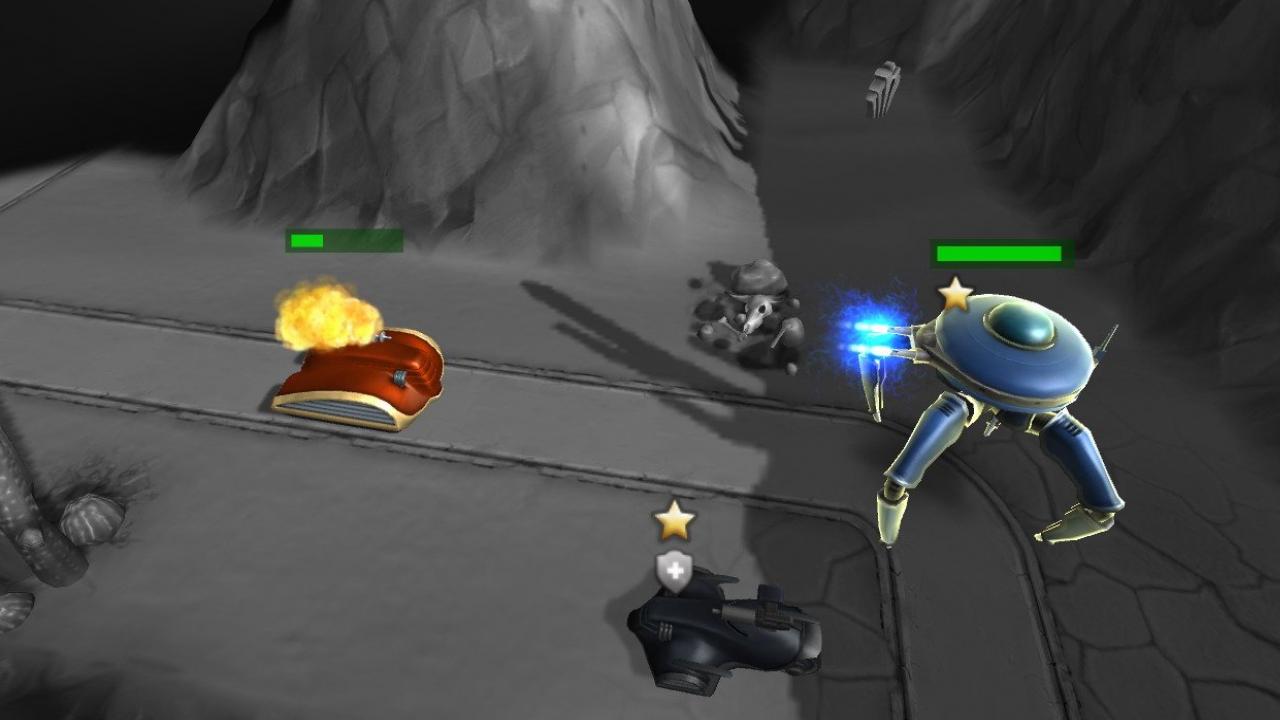Open the left unit's green status bar panel
Image resolution: width=1280 pixels, height=720 pixels.
tap(345, 241)
